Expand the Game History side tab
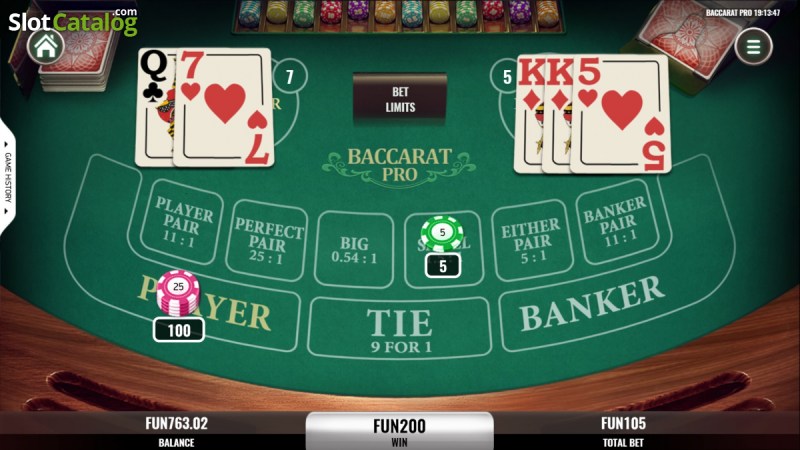This screenshot has height=450, width=800. coord(7,178)
